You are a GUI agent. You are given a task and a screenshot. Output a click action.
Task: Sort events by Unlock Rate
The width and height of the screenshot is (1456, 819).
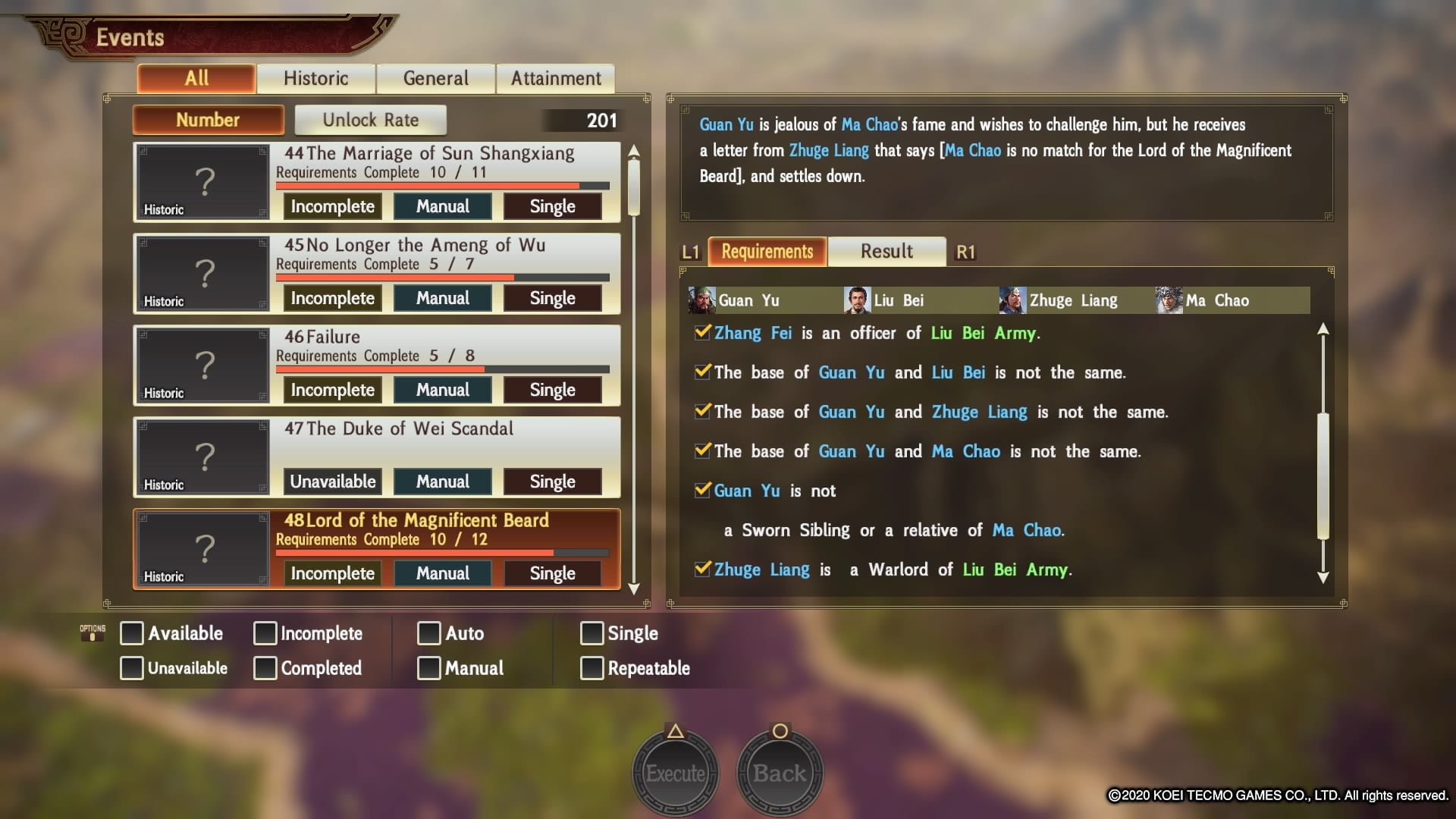pyautogui.click(x=370, y=120)
